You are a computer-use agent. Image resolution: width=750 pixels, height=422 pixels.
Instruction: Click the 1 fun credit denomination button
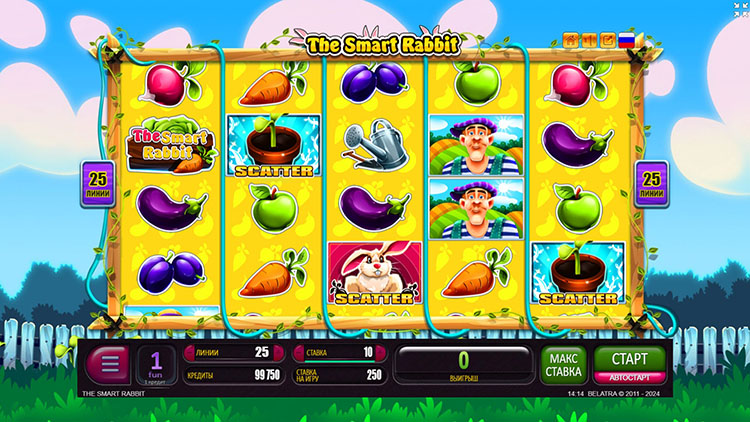[157, 365]
